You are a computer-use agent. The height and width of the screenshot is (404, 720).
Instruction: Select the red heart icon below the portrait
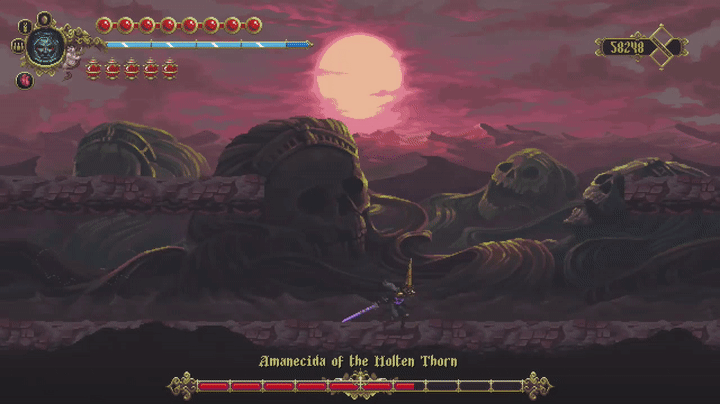[x=25, y=80]
